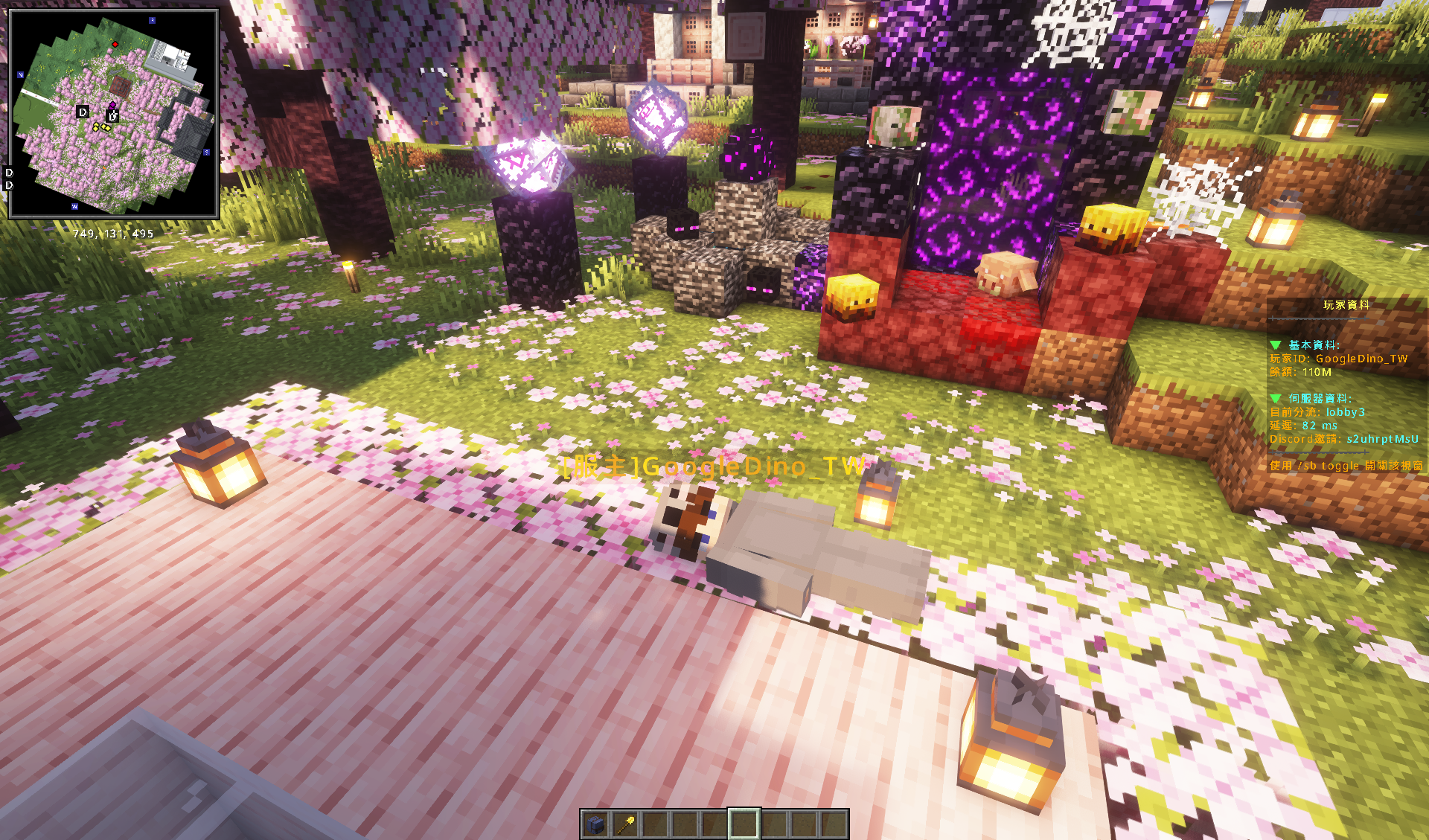The height and width of the screenshot is (840, 1429).
Task: Expand the 基本資料 section in the sidebar
Action: [x=1276, y=345]
